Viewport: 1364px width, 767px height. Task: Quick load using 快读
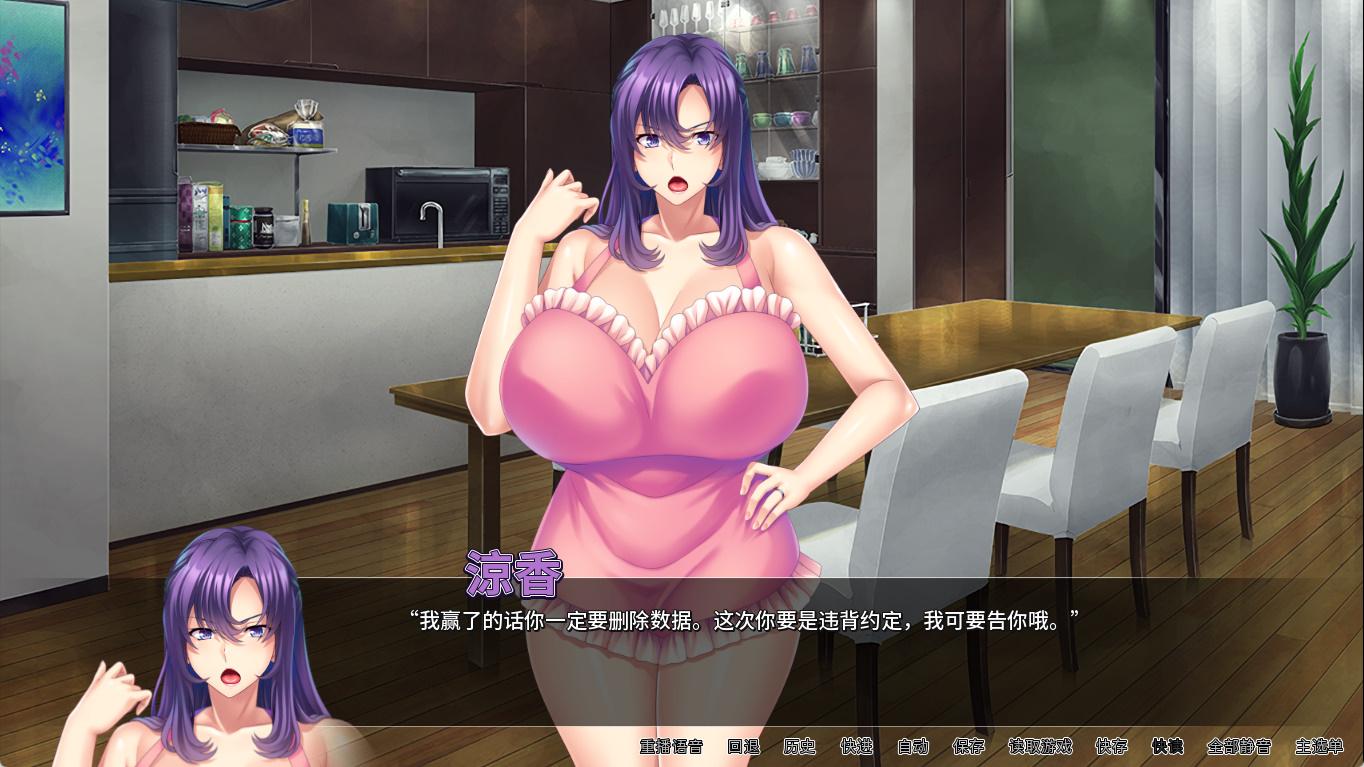click(x=1167, y=746)
